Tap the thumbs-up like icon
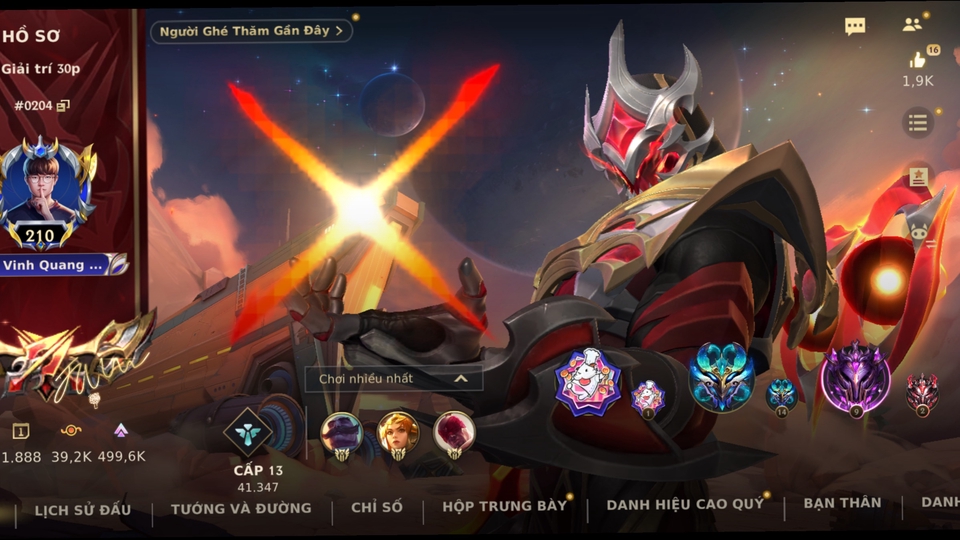 (918, 59)
